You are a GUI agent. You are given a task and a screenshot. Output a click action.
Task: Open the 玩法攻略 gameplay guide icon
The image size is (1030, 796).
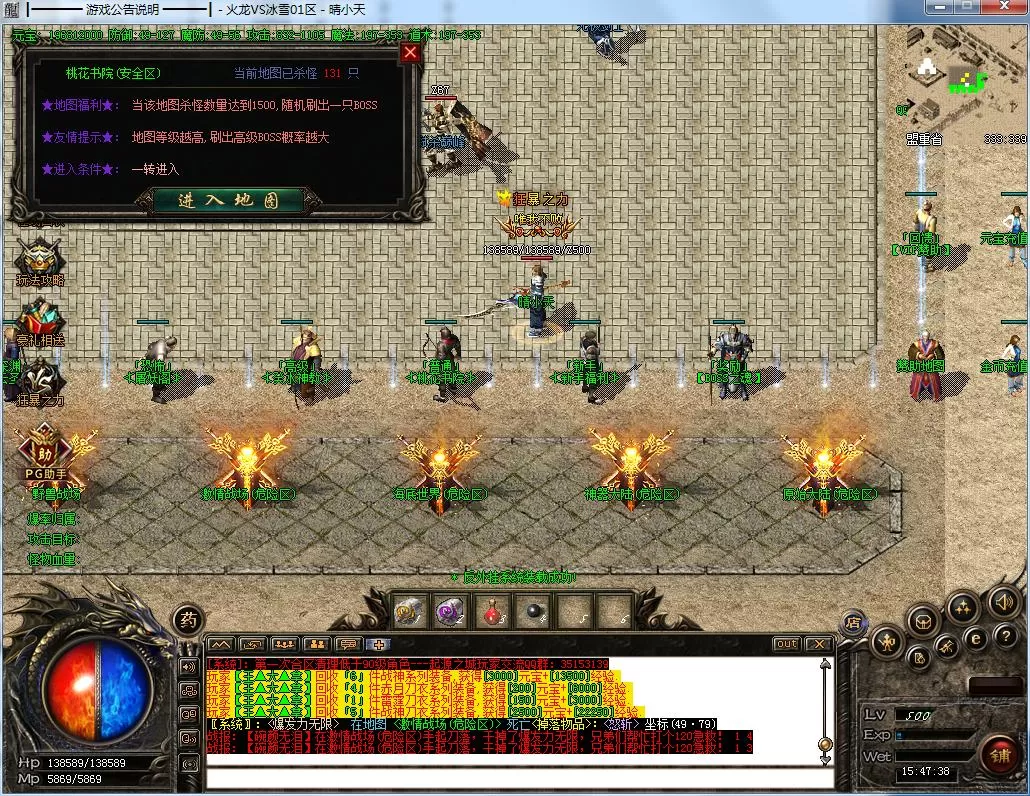(x=40, y=258)
